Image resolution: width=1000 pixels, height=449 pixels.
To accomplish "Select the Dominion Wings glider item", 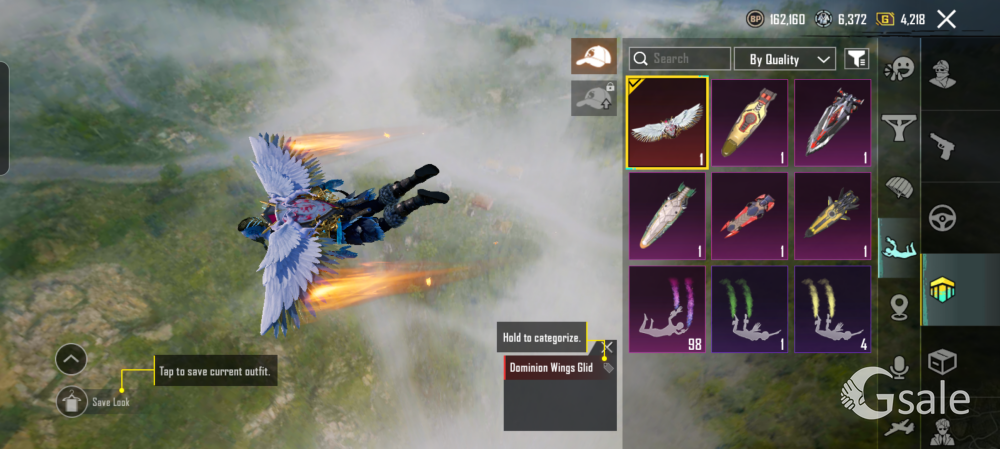I will coord(667,122).
